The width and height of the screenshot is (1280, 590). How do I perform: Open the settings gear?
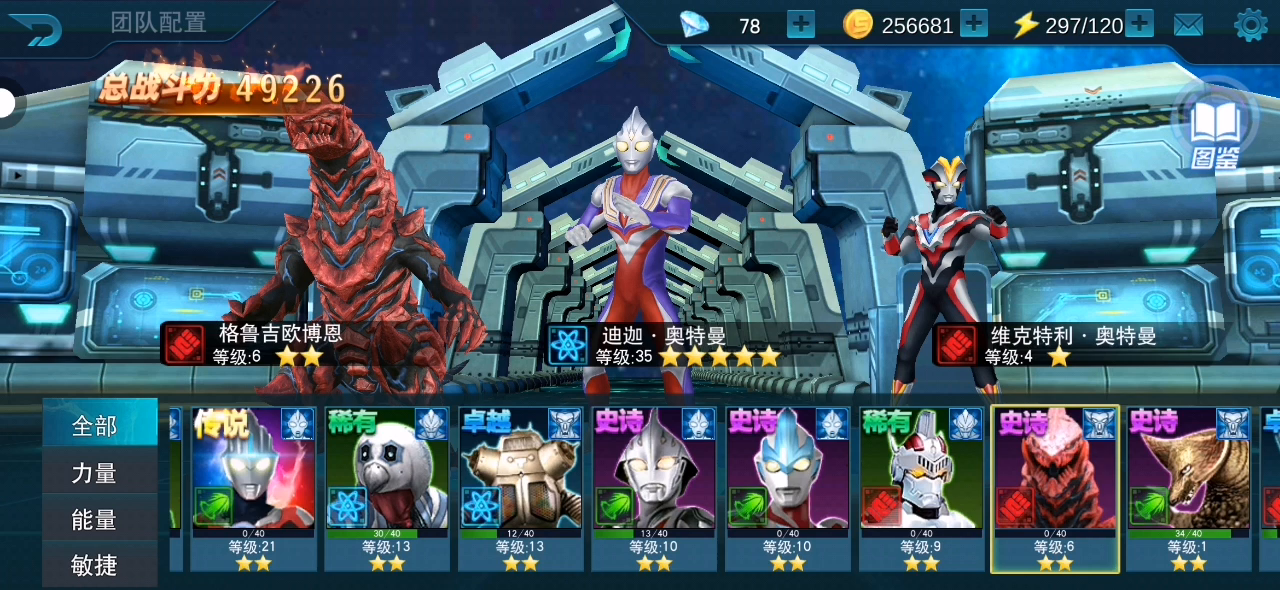(1250, 25)
